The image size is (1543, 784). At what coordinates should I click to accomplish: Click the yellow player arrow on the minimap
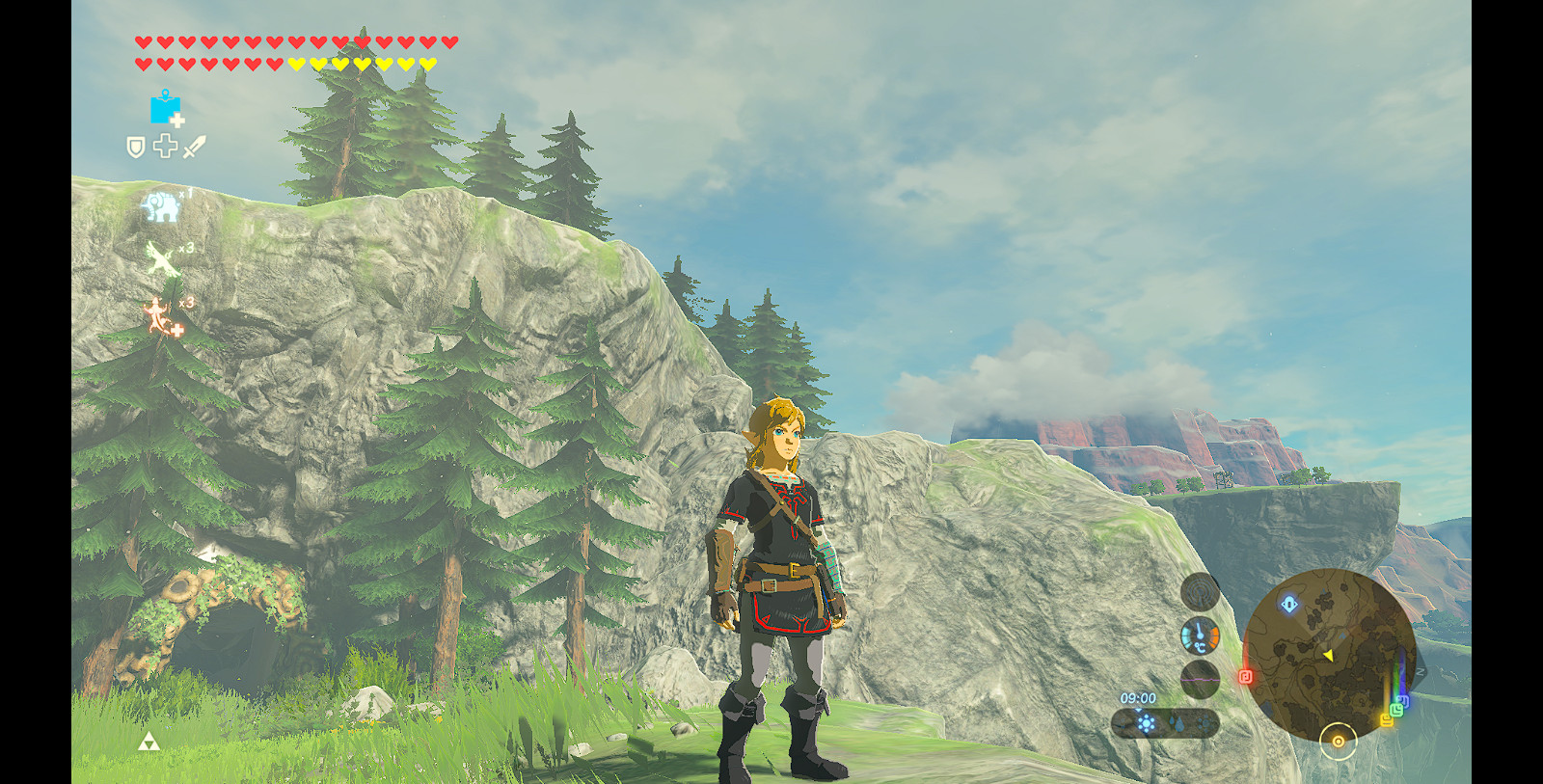coord(1328,655)
